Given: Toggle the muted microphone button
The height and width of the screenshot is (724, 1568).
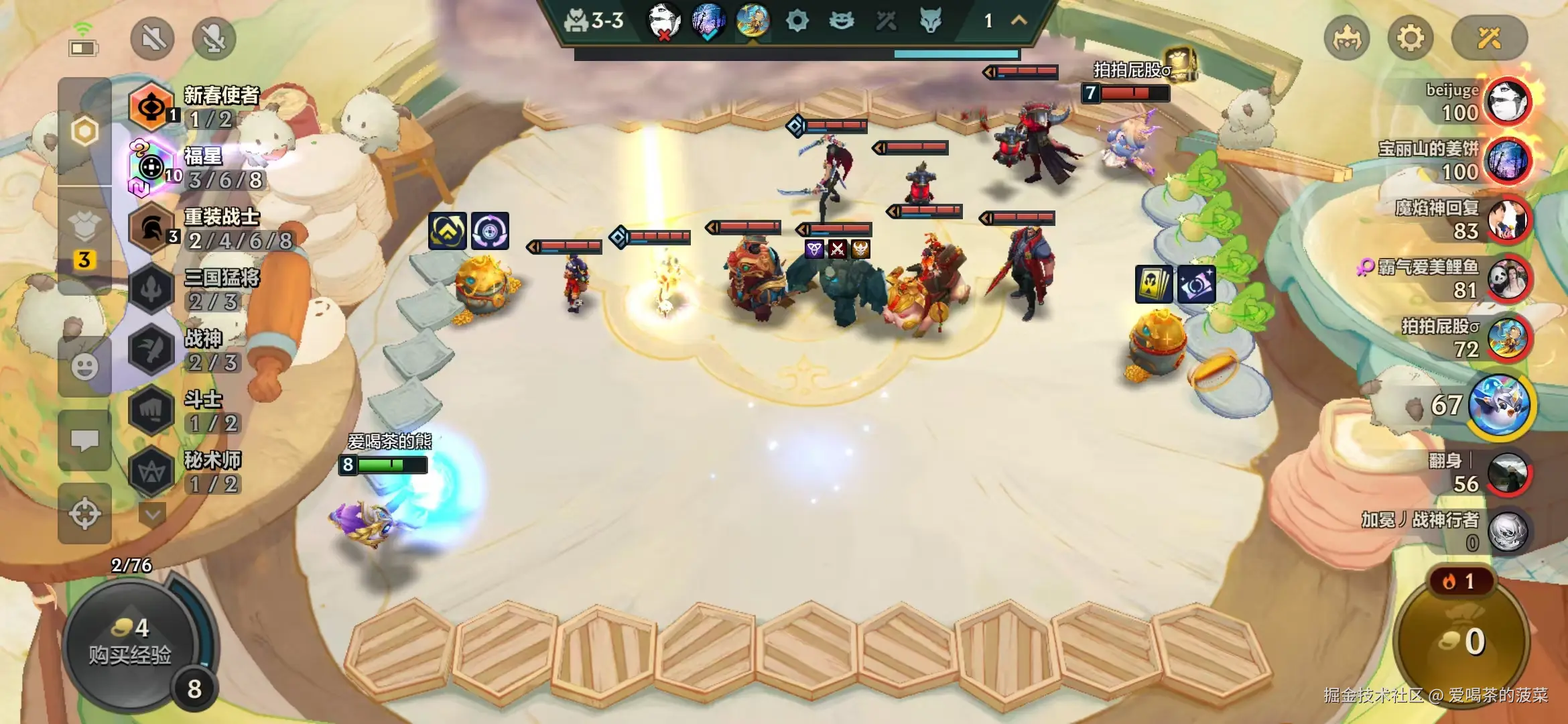Looking at the screenshot, I should click(214, 38).
